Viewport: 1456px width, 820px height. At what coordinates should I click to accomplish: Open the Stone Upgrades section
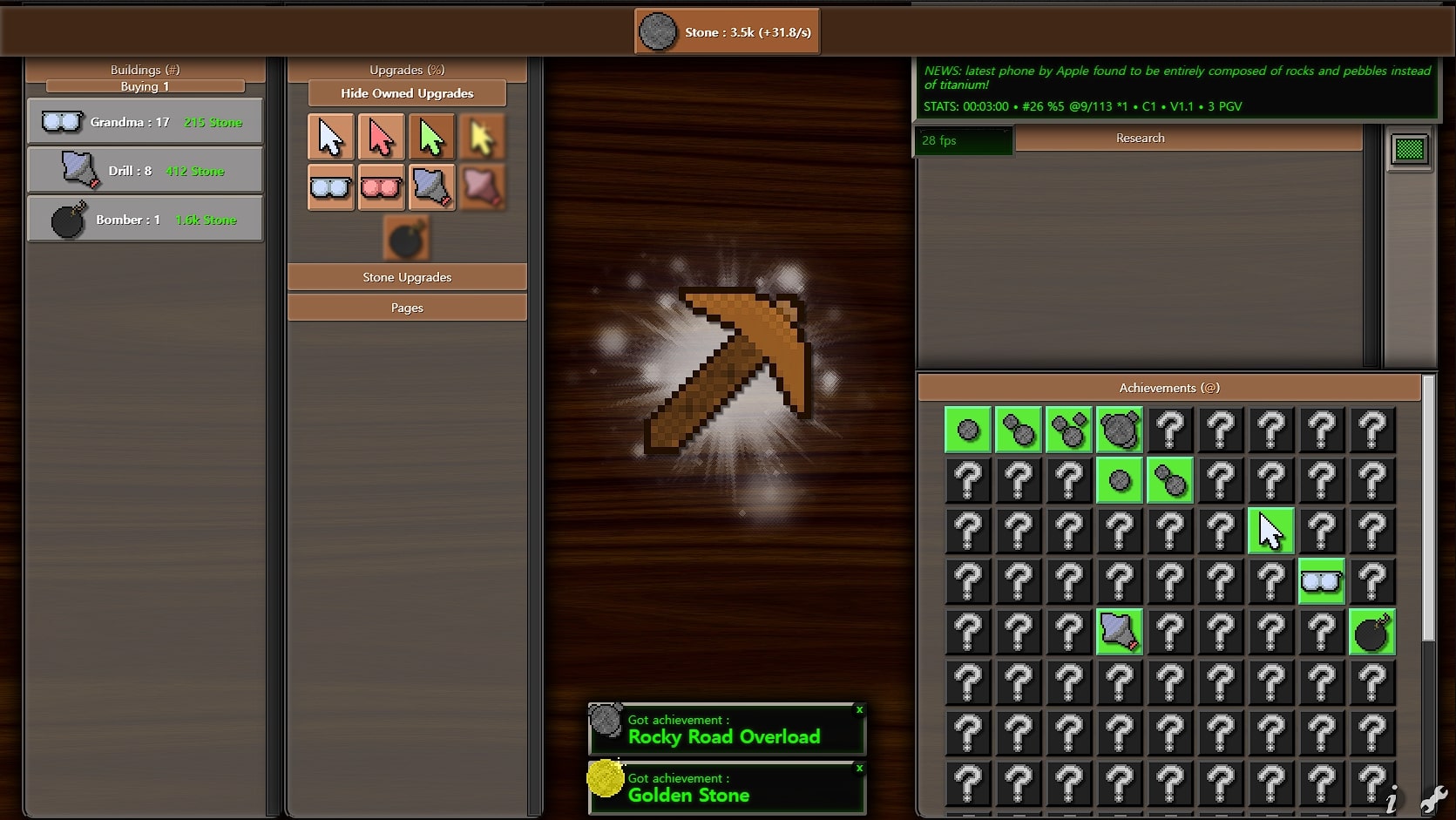[407, 277]
